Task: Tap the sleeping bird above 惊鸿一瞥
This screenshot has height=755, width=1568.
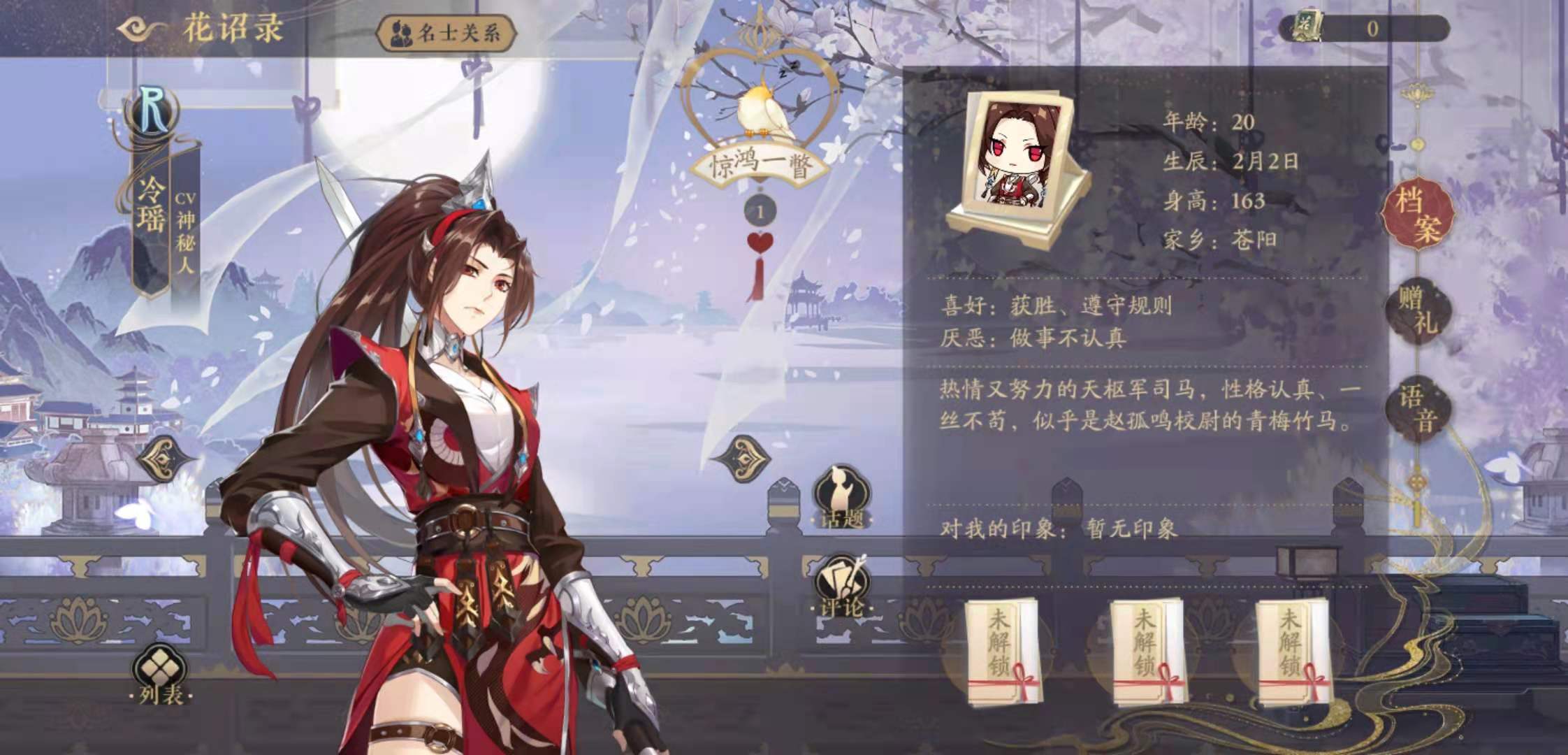Action: [762, 110]
